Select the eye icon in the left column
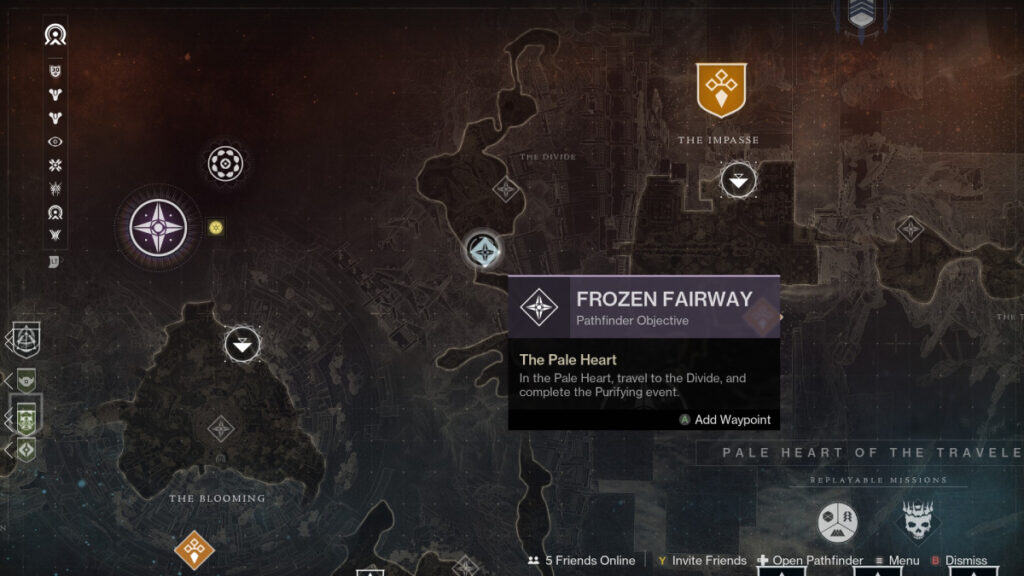1024x576 pixels. pos(56,142)
